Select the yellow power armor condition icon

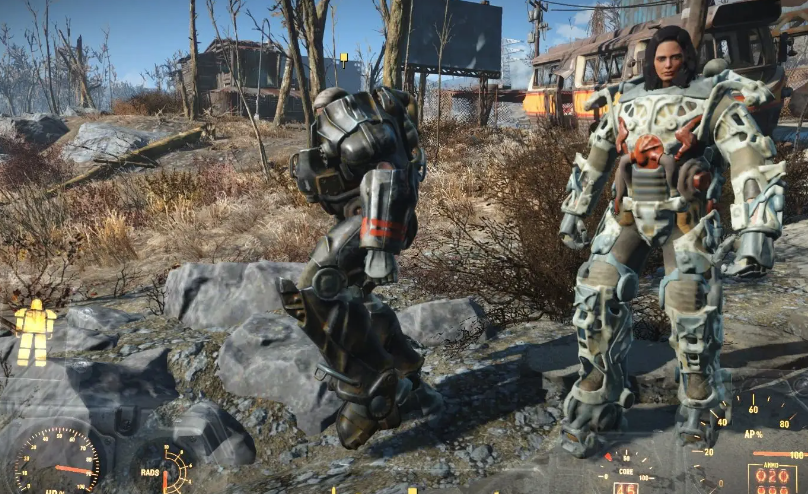tap(35, 331)
